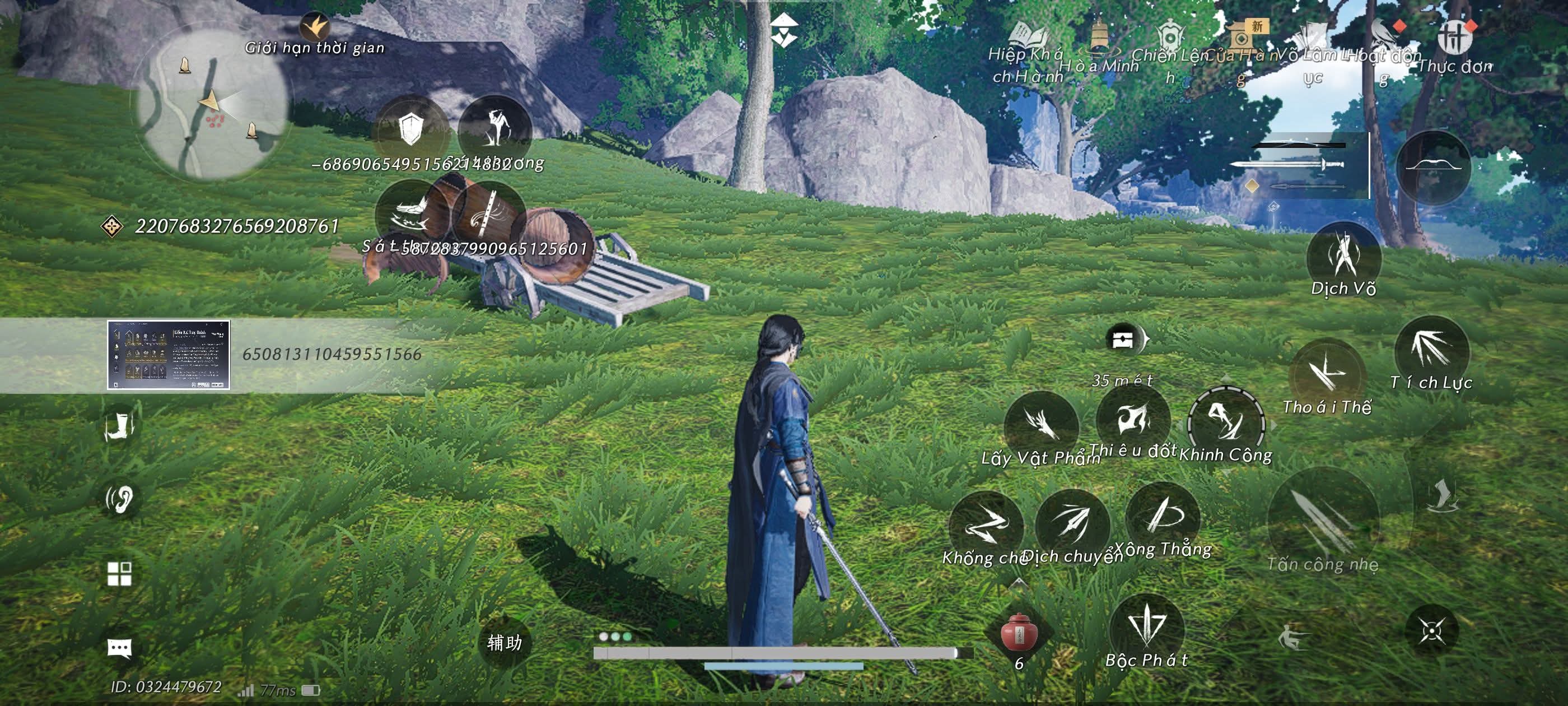Open the Hòa Minh bell icon
The image size is (1568, 706).
pyautogui.click(x=1099, y=38)
